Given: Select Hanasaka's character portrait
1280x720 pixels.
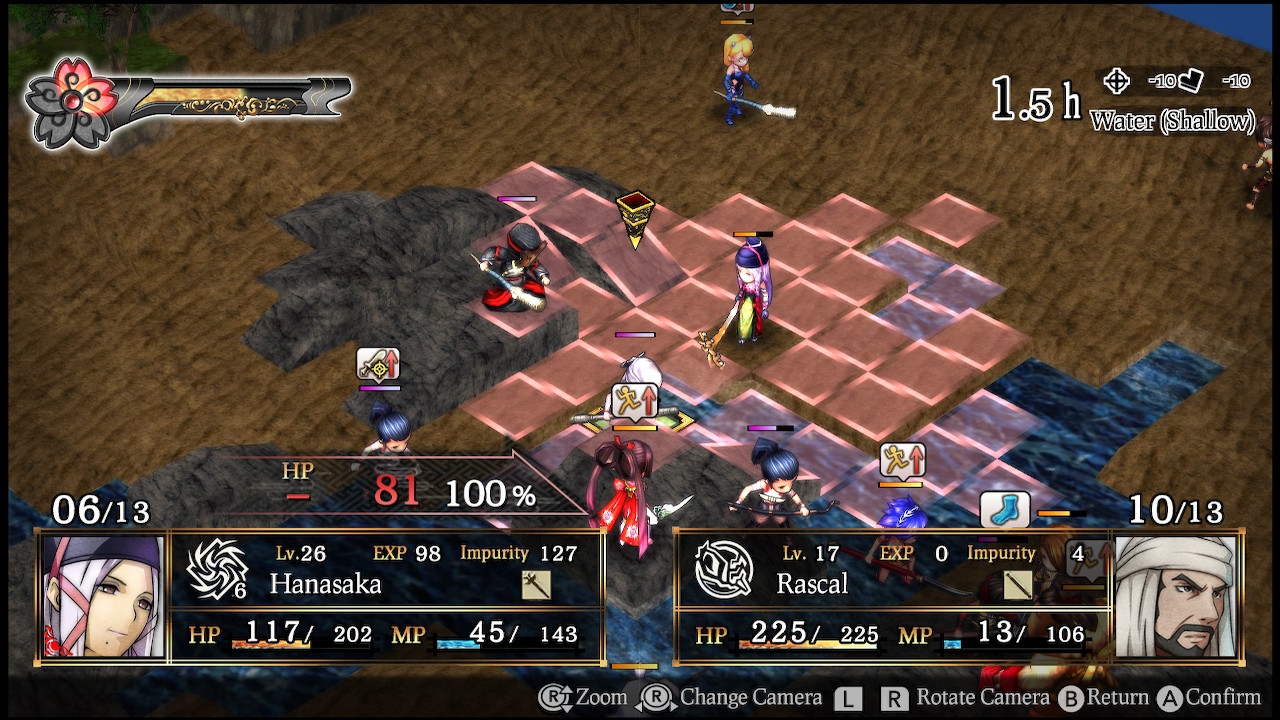Looking at the screenshot, I should click(104, 596).
